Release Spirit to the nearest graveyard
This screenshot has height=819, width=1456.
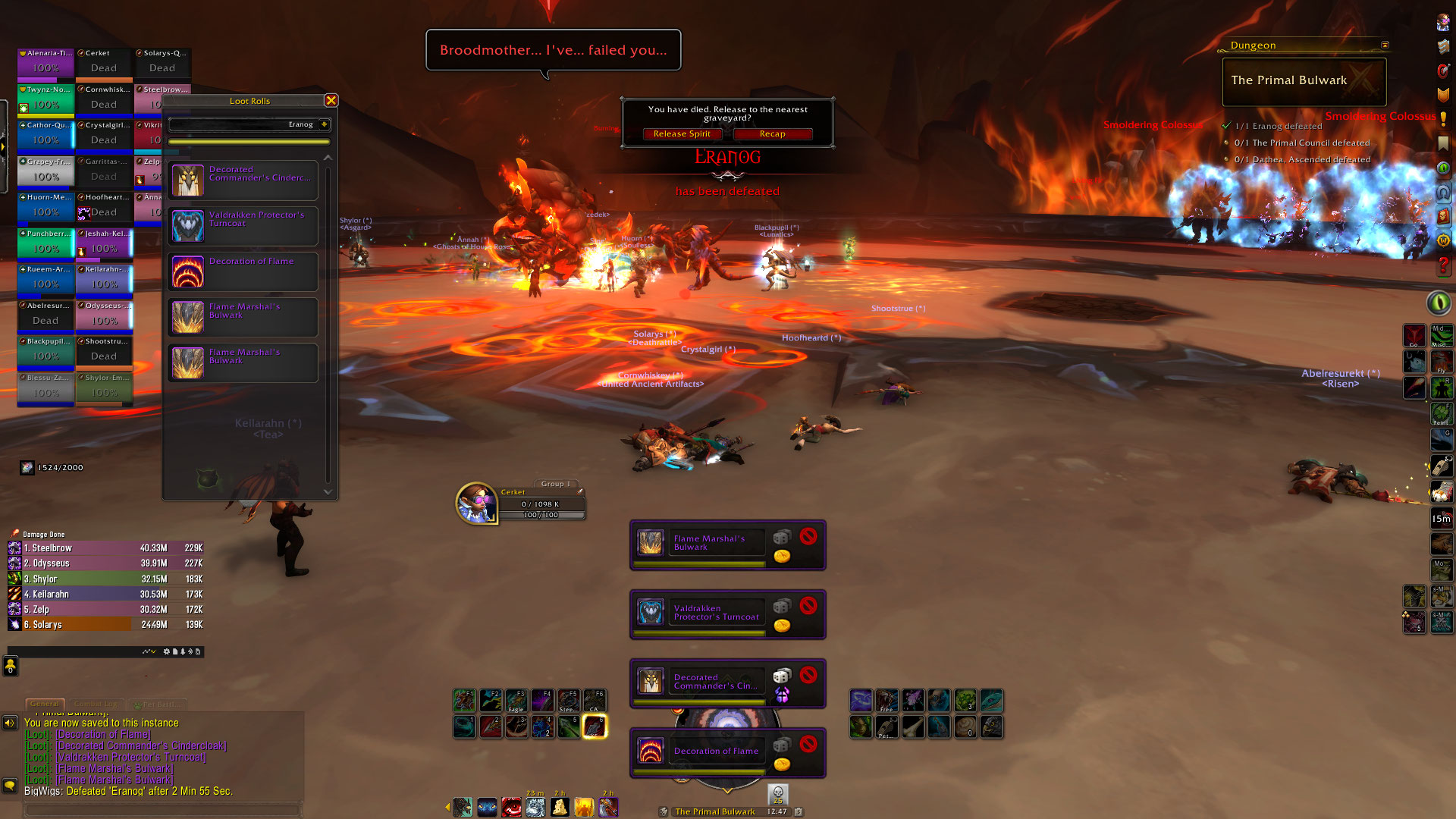point(682,134)
